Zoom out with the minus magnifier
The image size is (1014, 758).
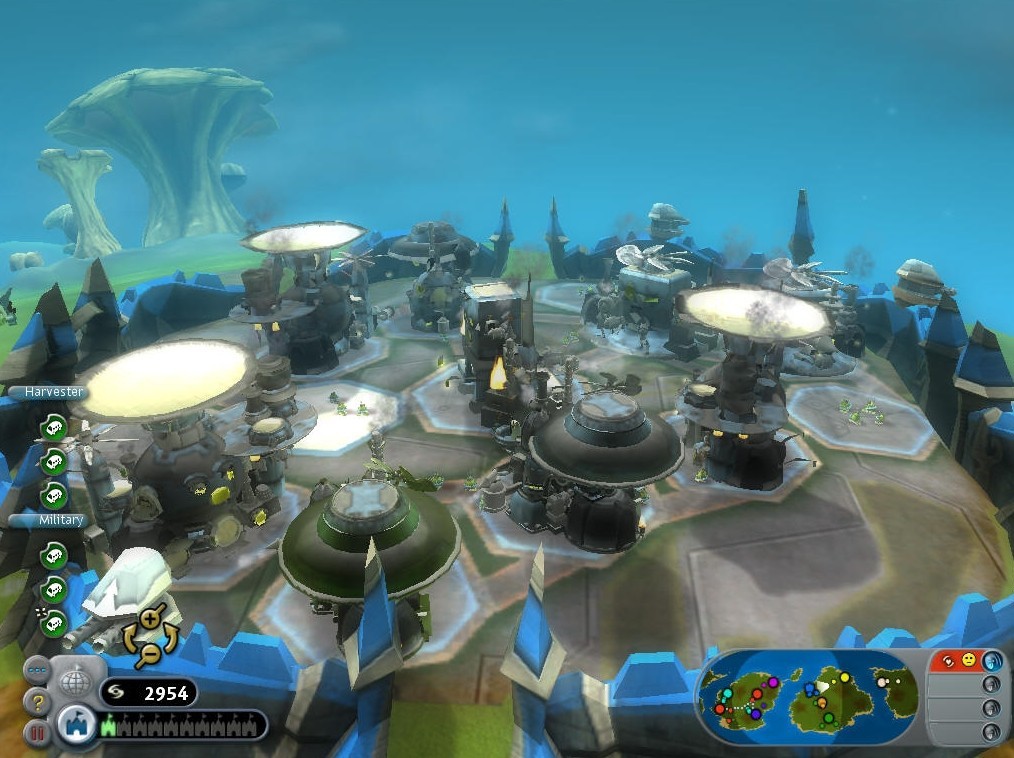(x=150, y=653)
